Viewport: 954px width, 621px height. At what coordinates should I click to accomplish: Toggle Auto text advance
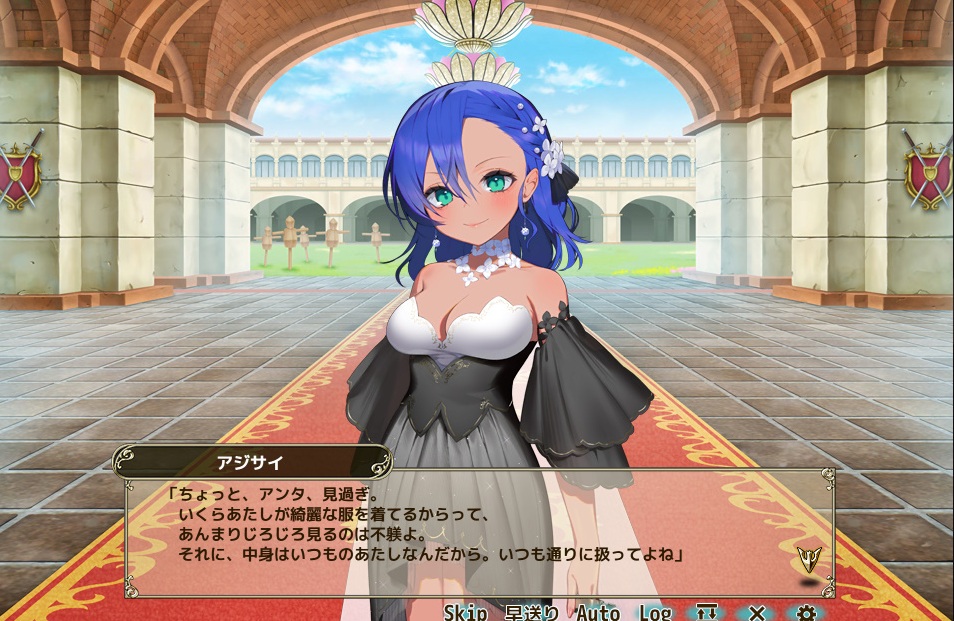click(x=598, y=612)
